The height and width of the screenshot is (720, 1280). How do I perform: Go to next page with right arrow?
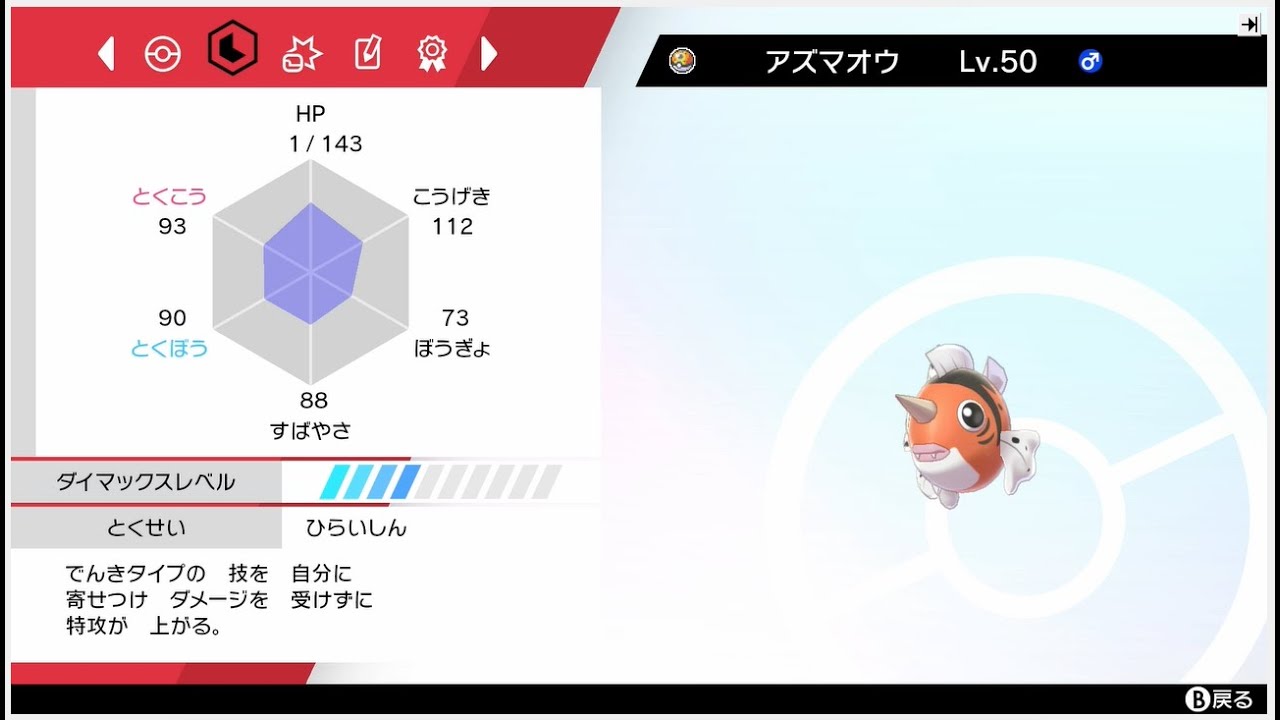490,52
